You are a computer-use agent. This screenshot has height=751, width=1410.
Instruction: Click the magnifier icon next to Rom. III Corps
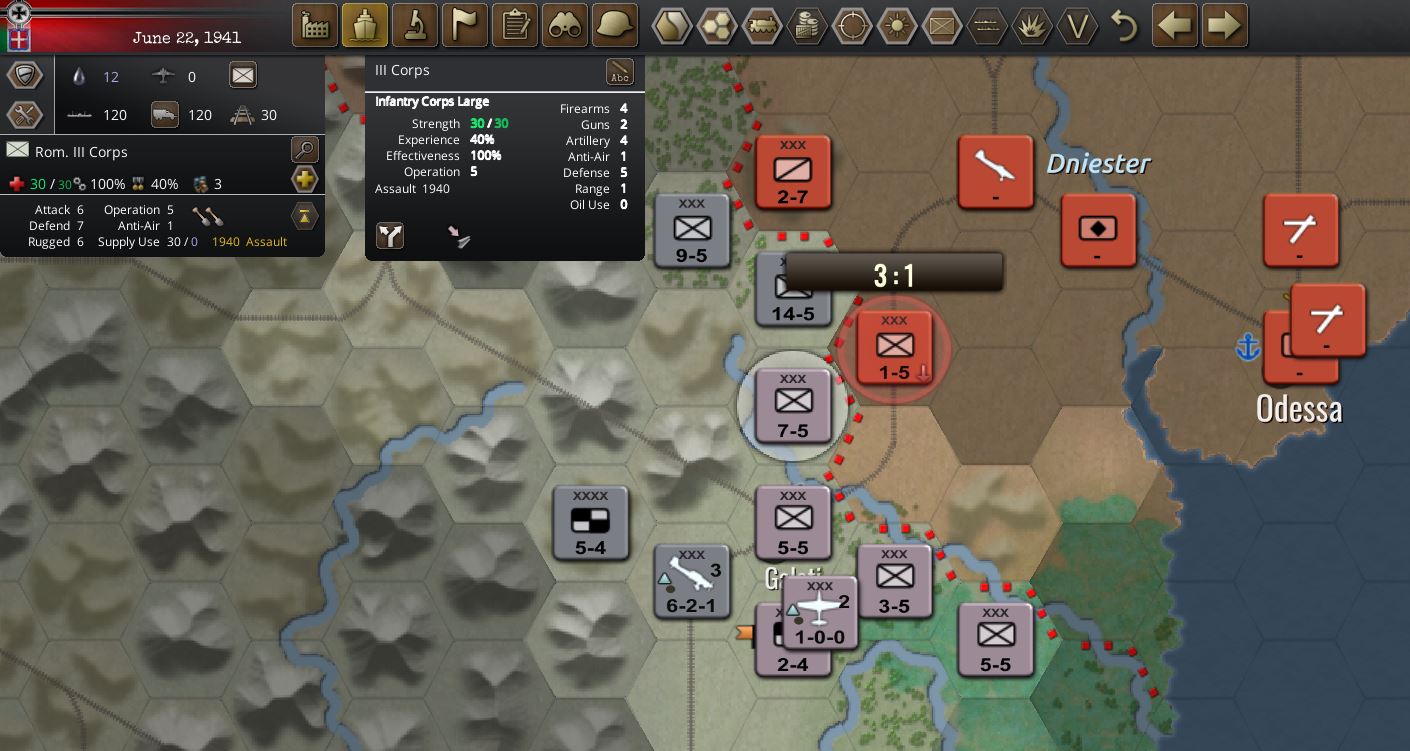coord(303,151)
